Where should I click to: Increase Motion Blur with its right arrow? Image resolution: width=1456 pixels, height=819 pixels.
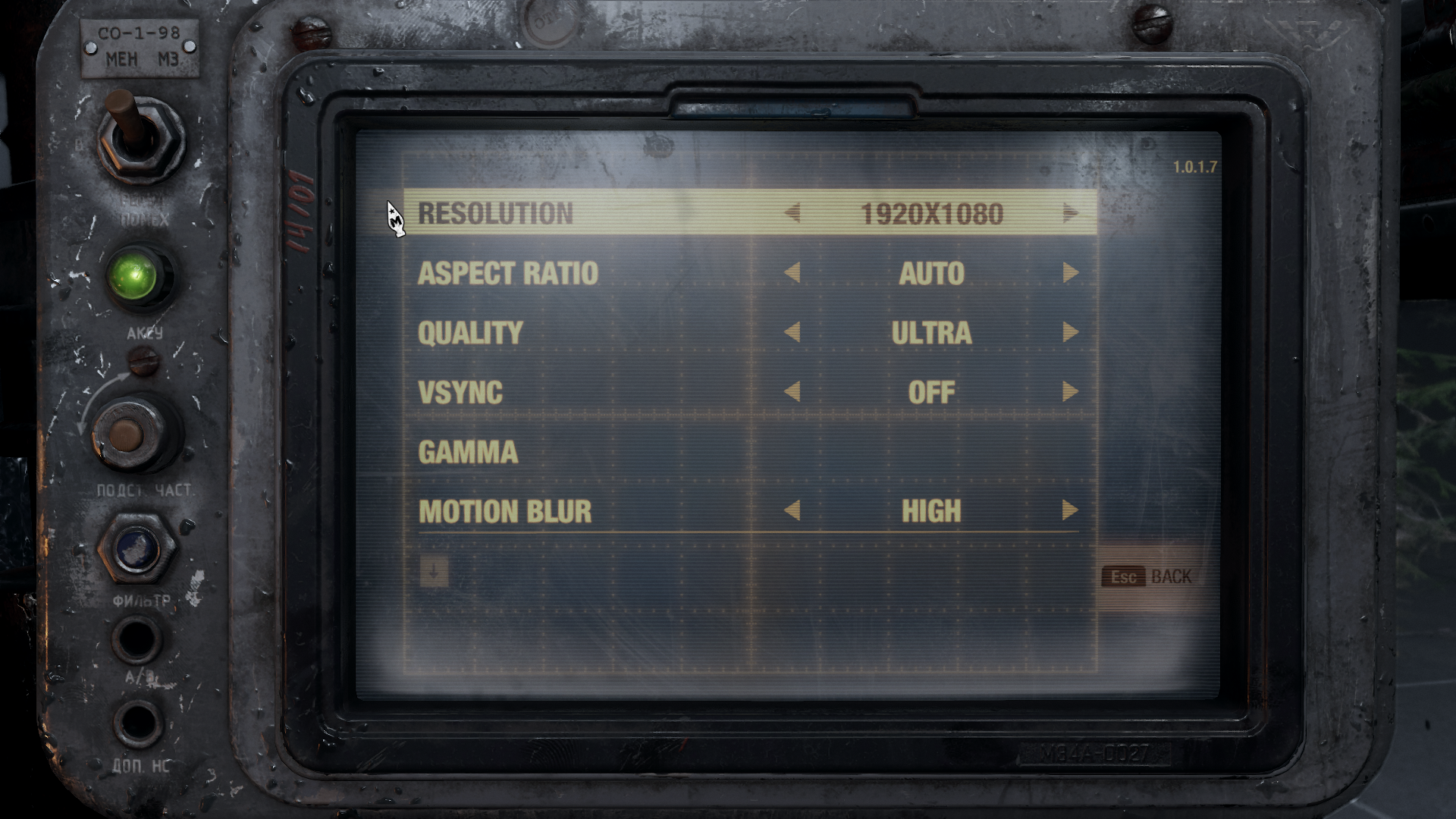point(1070,510)
